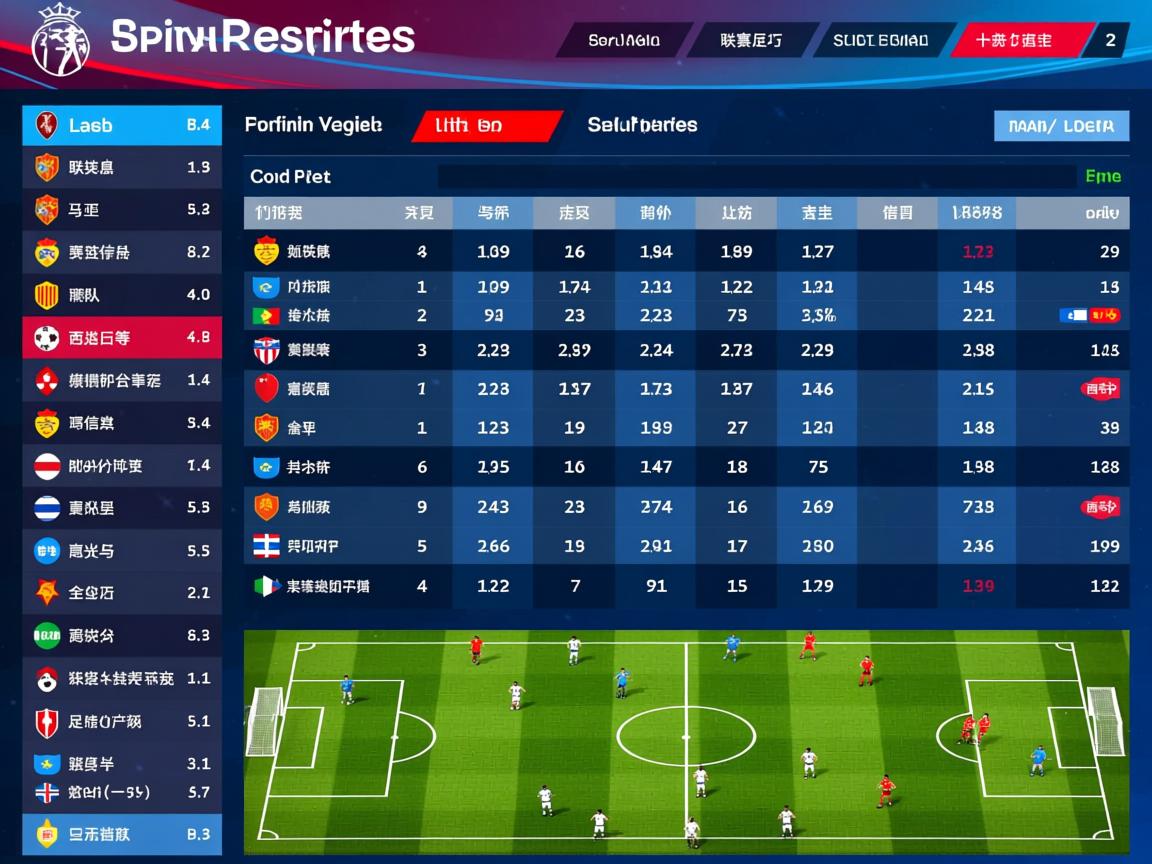The width and height of the screenshot is (1152, 864).
Task: Click the light blue button above table
Action: [1061, 126]
